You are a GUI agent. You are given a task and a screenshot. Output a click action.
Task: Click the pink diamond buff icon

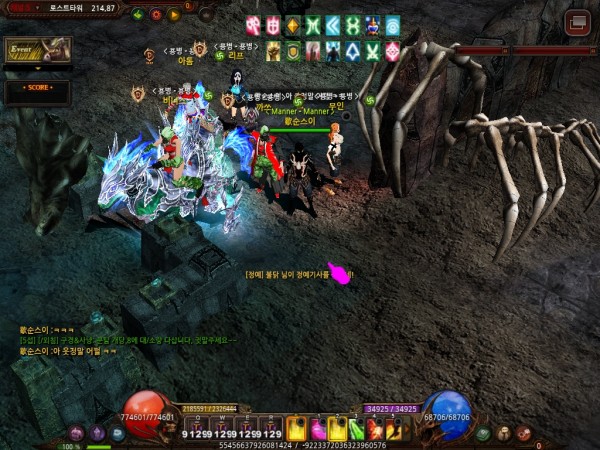(x=392, y=50)
